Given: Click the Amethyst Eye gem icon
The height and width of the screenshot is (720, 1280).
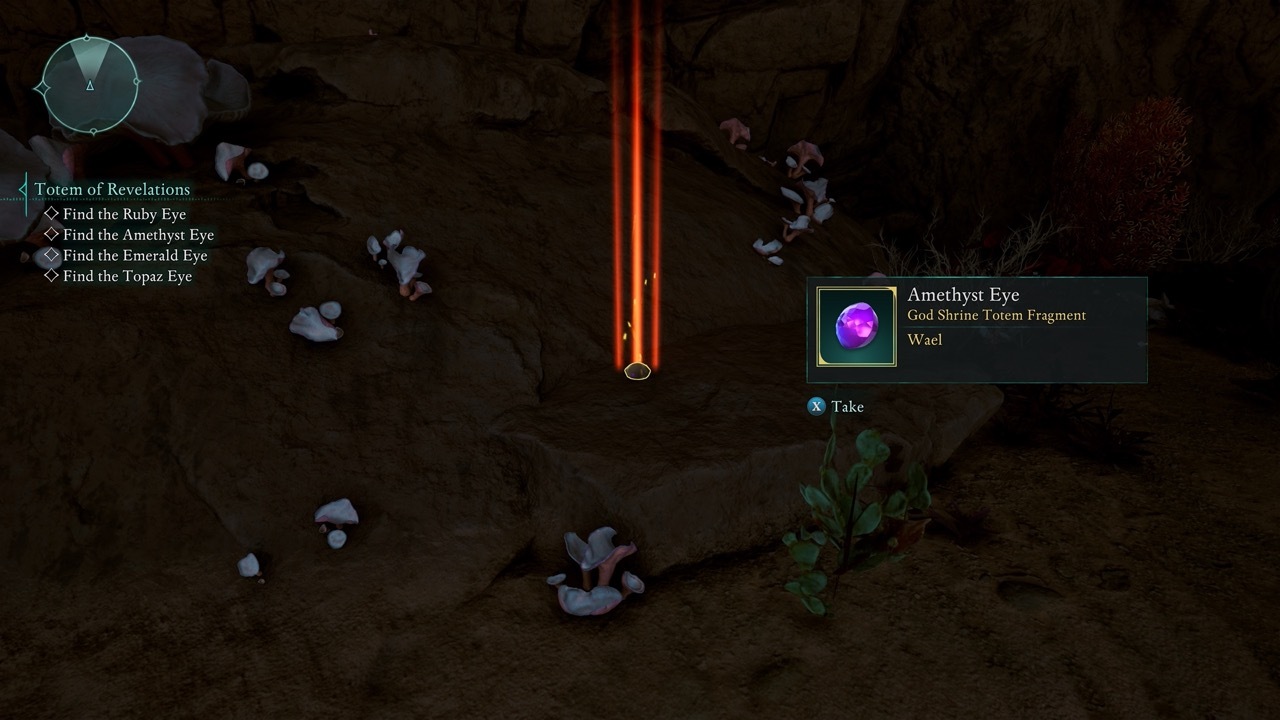Looking at the screenshot, I should [857, 327].
